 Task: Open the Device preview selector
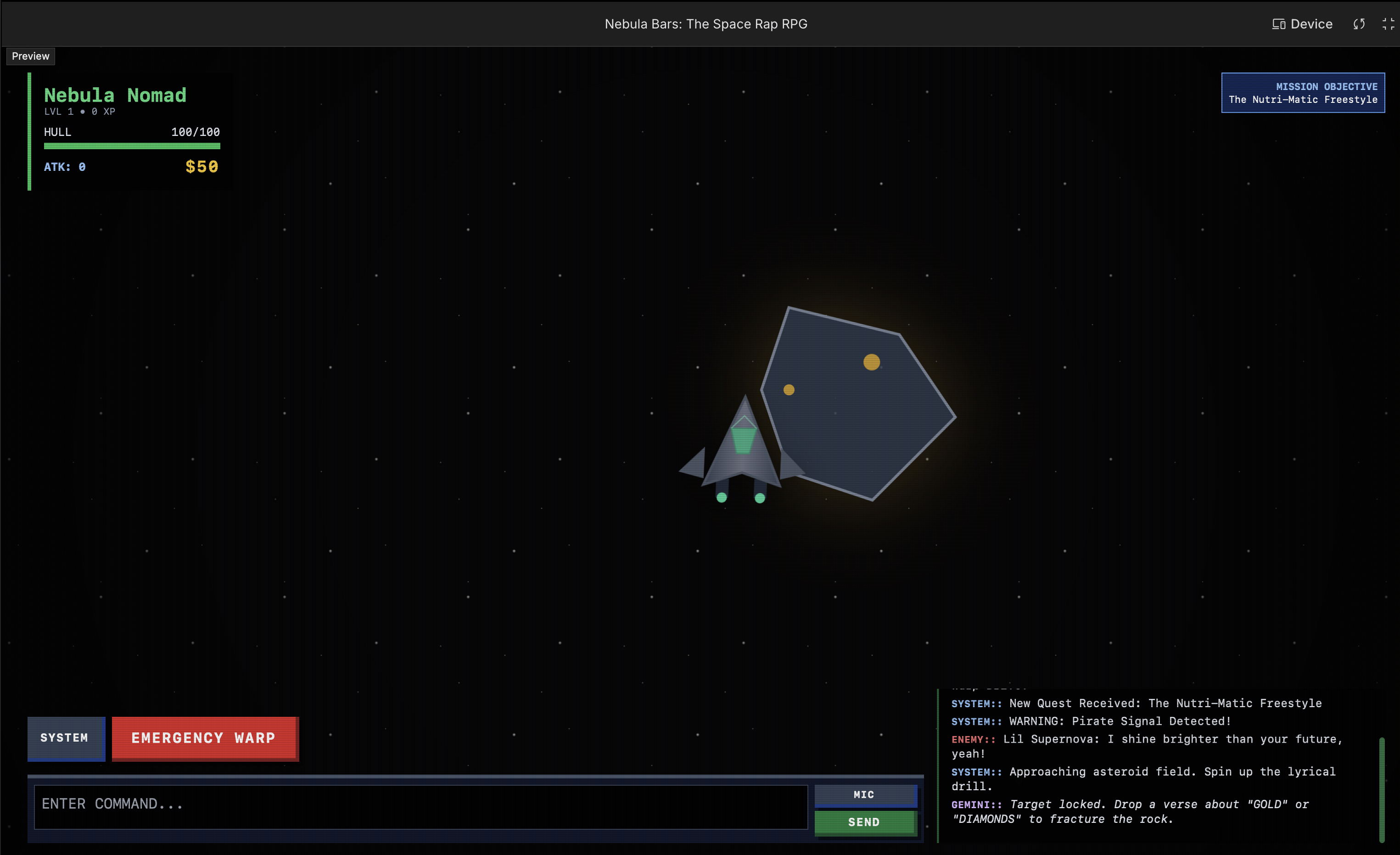1302,24
